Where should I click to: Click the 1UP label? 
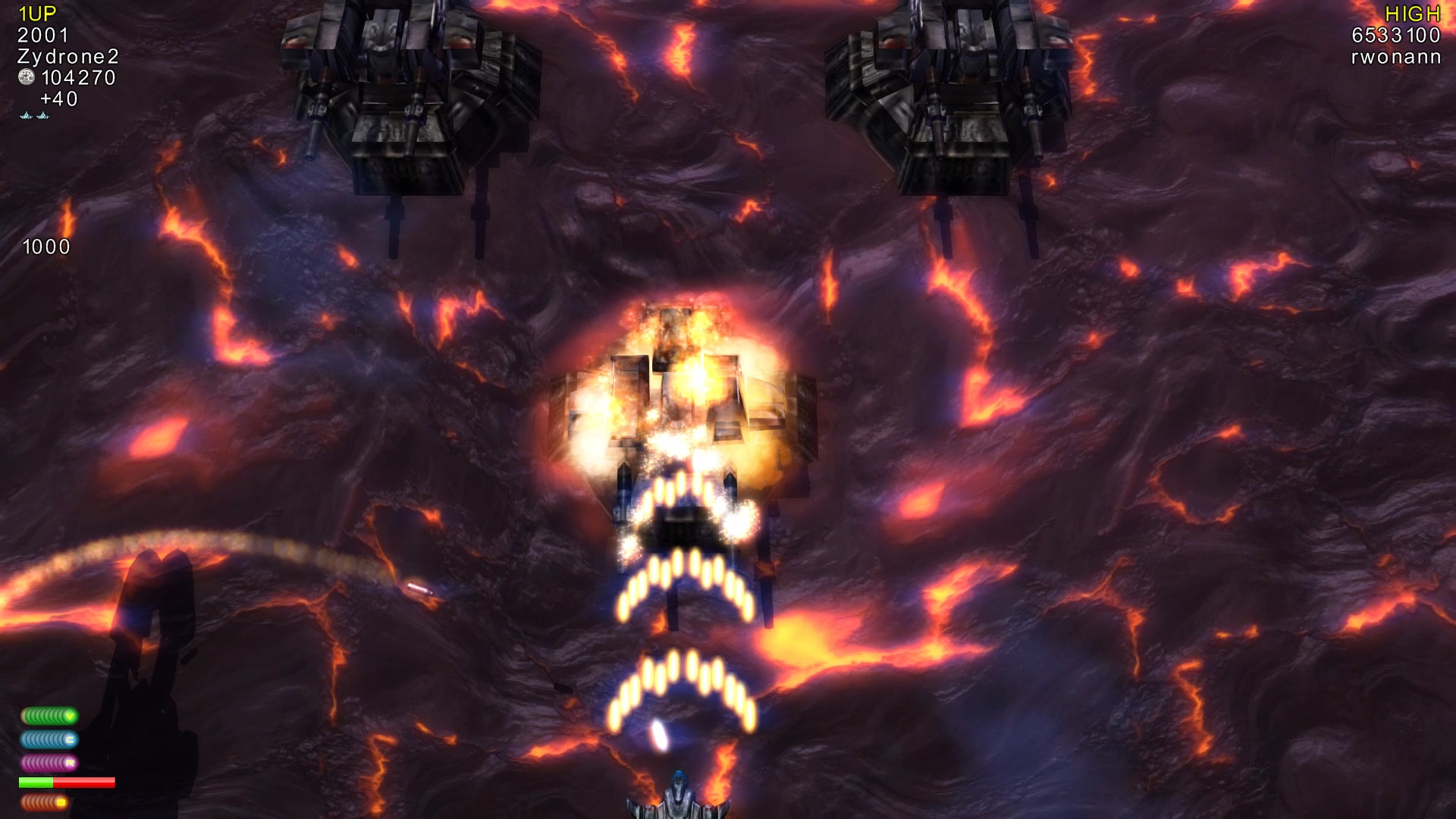(x=36, y=13)
